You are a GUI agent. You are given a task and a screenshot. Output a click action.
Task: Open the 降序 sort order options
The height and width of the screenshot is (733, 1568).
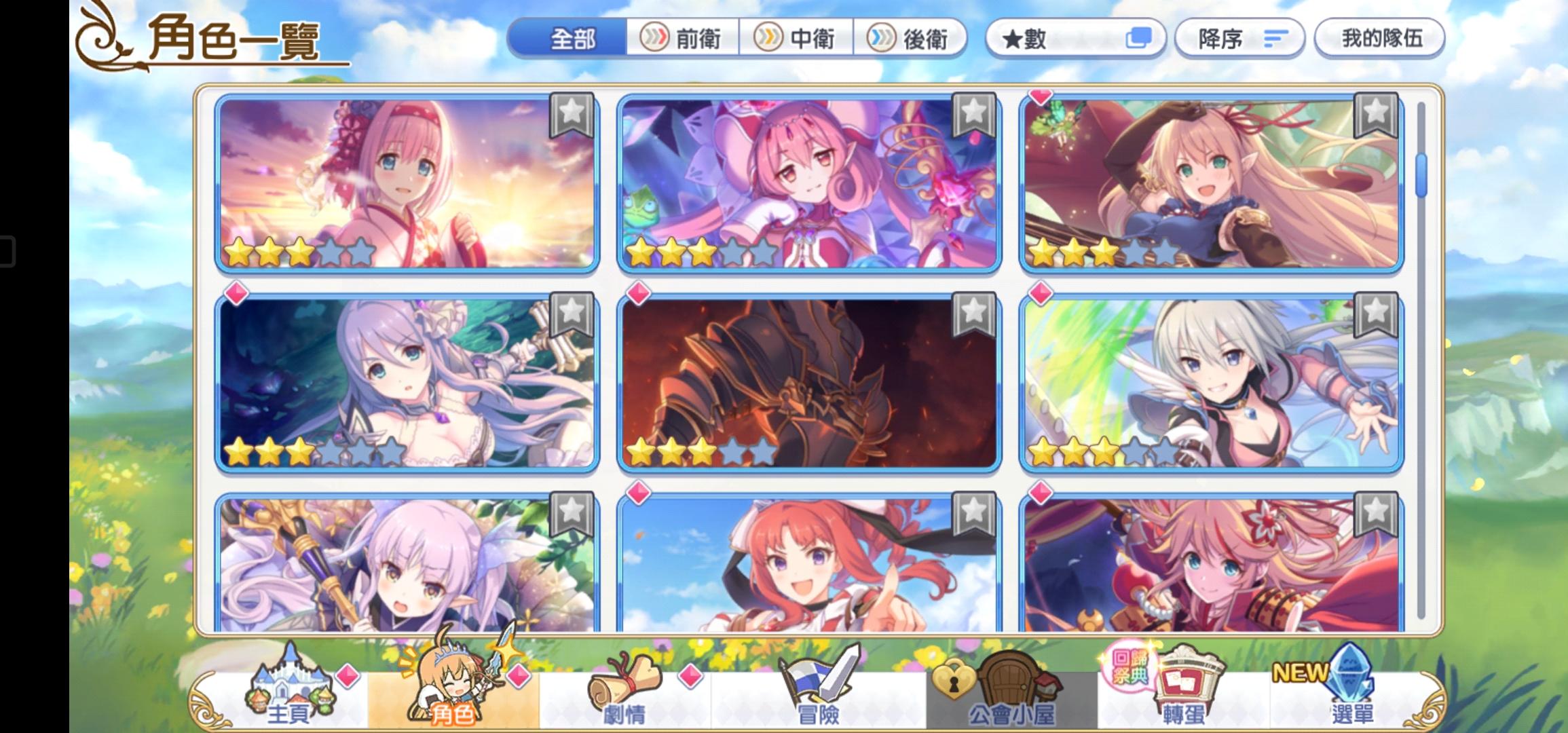[x=1240, y=39]
